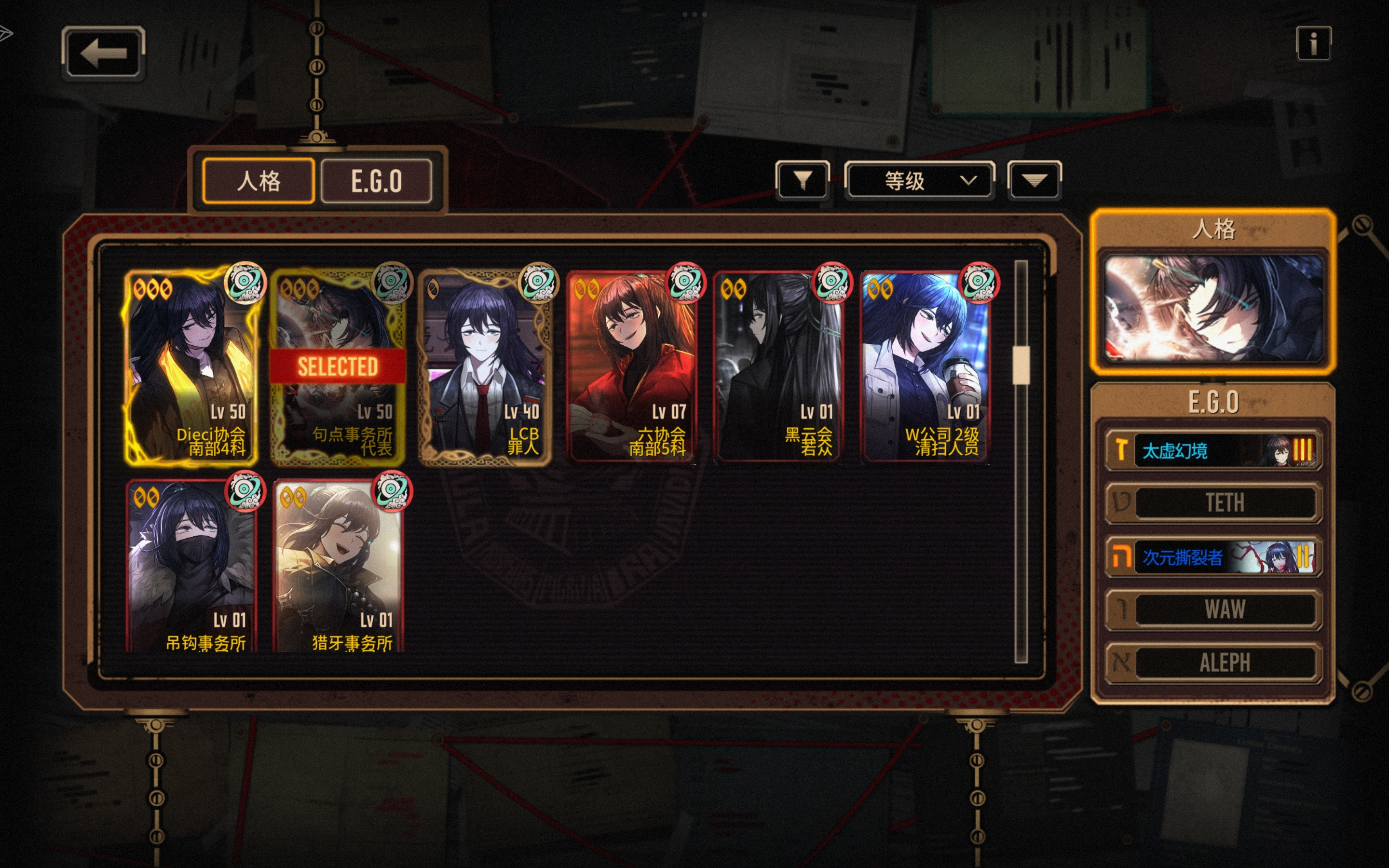
Task: Open the empty TETH E.G.O slot
Action: click(1213, 503)
